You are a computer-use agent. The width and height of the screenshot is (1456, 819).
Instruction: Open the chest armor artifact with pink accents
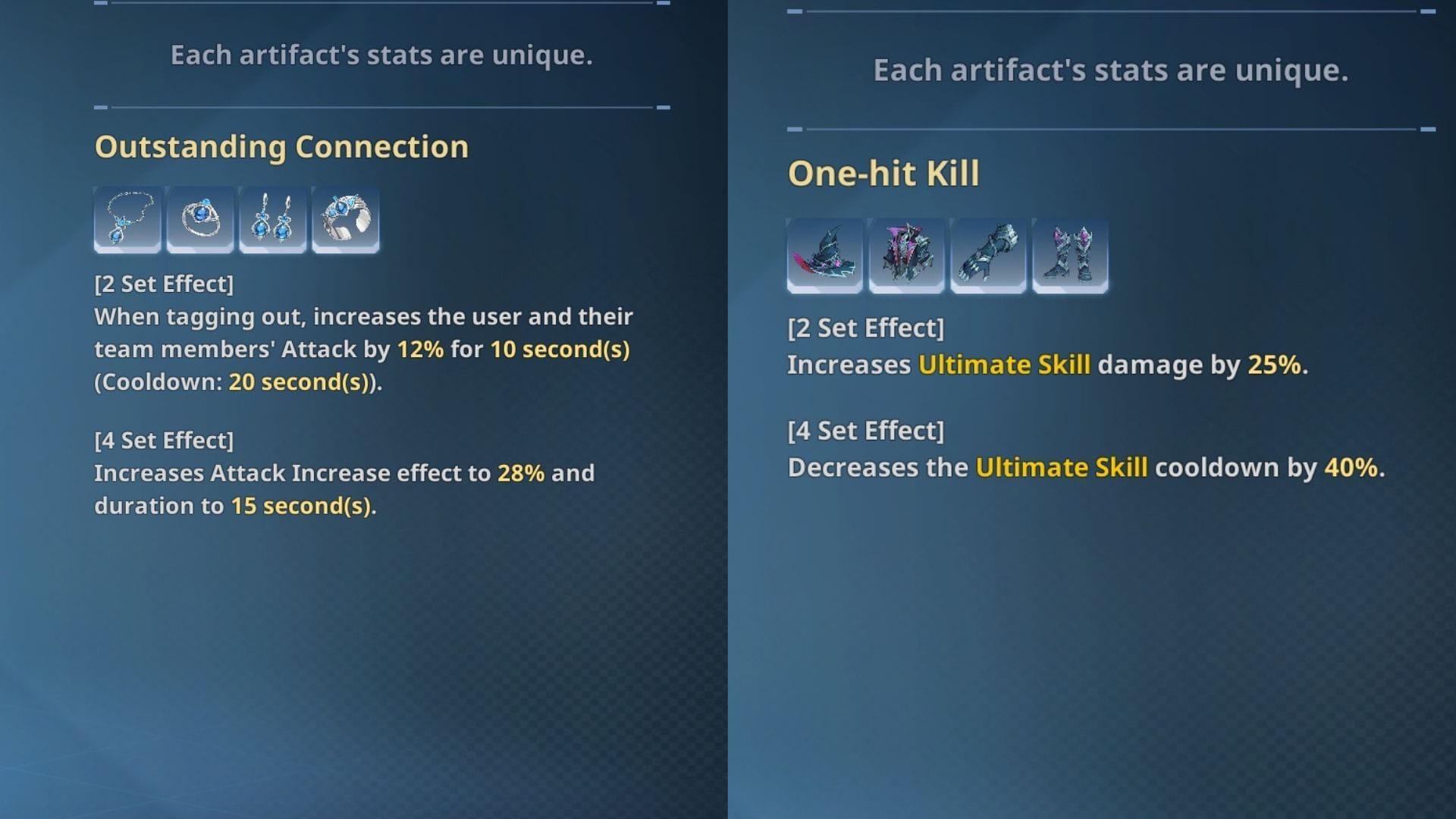tap(905, 256)
